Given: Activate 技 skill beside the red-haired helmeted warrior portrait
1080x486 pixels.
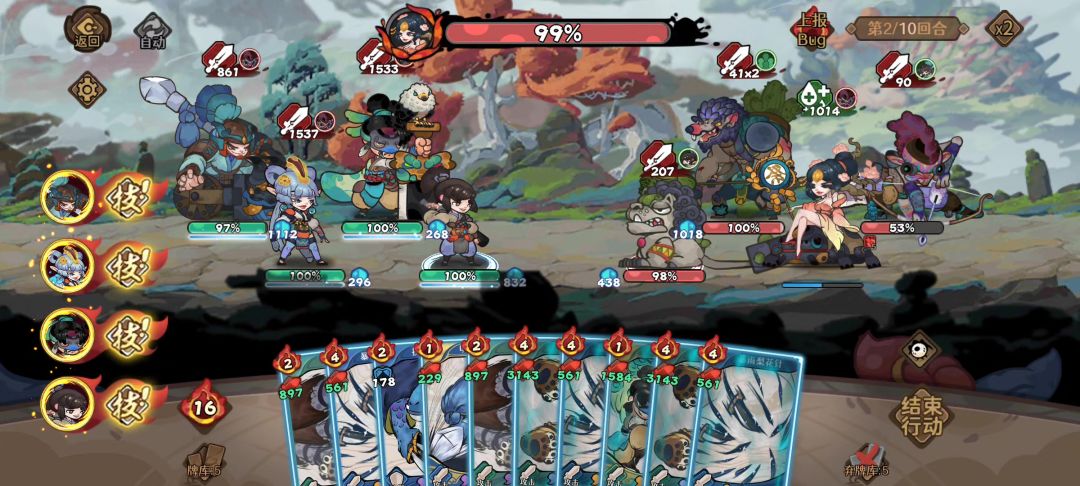Looking at the screenshot, I should click(127, 197).
